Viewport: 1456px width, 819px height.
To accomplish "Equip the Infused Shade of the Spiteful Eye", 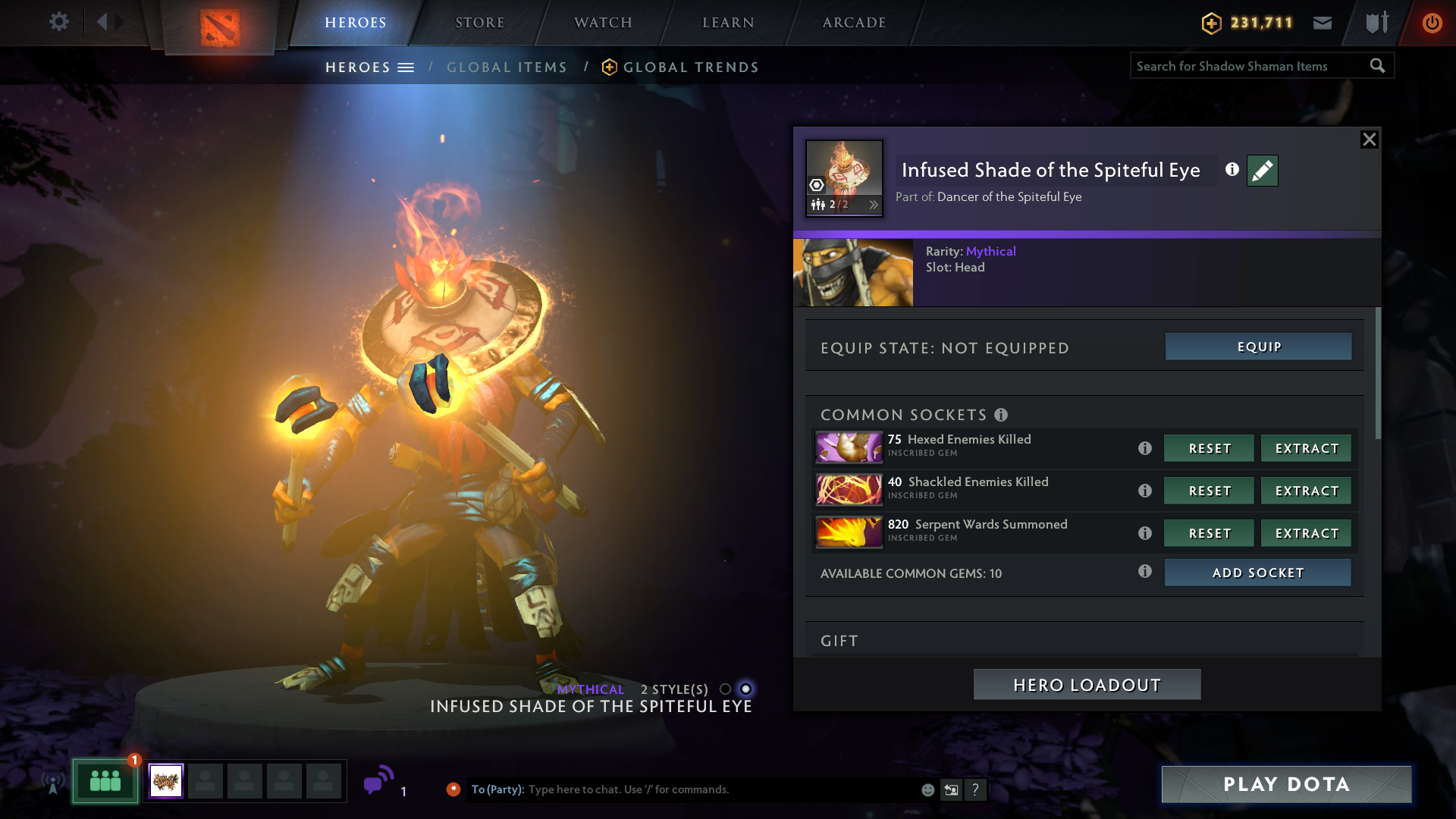I will point(1258,347).
